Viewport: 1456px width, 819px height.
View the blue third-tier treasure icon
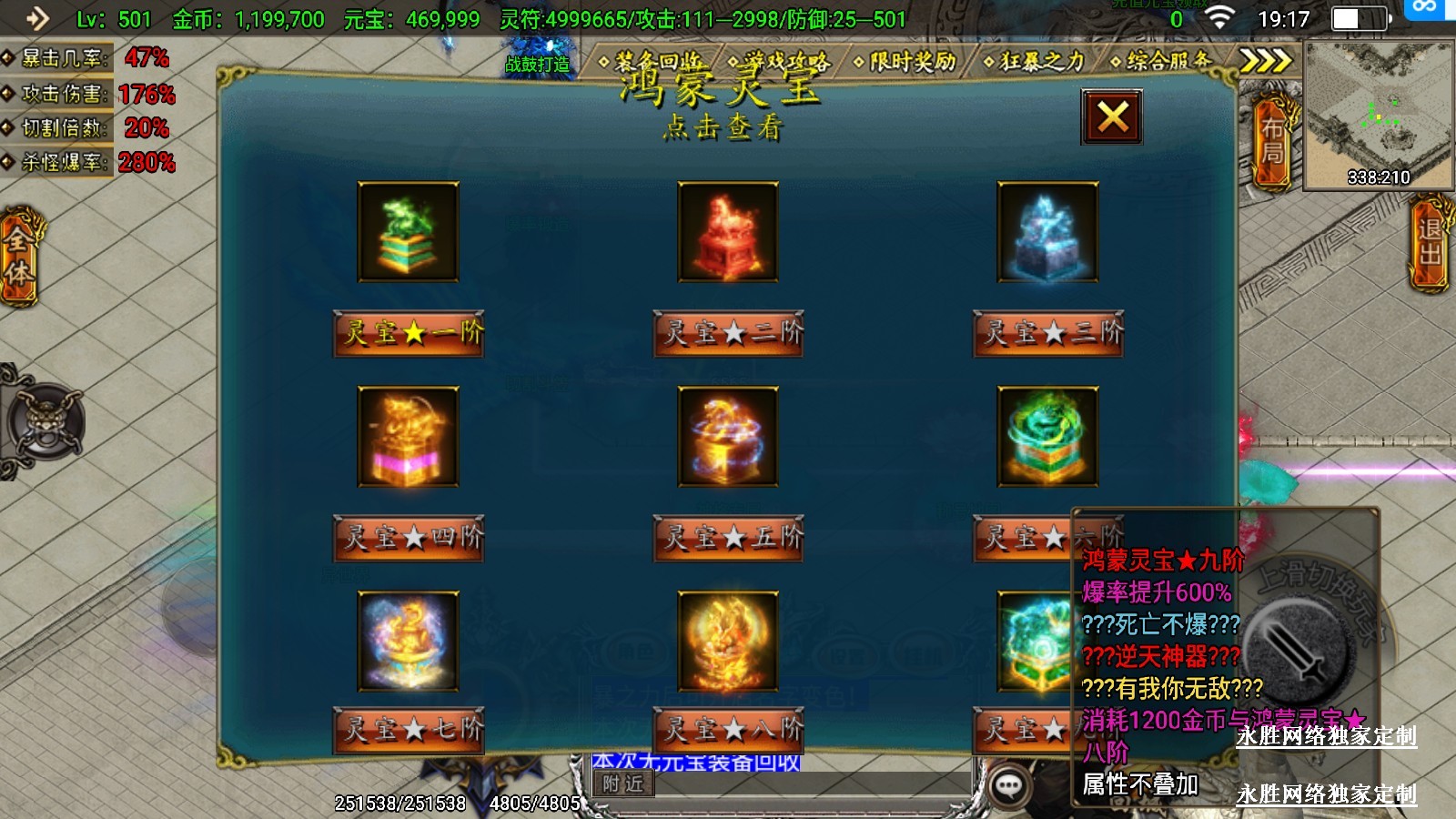1048,232
